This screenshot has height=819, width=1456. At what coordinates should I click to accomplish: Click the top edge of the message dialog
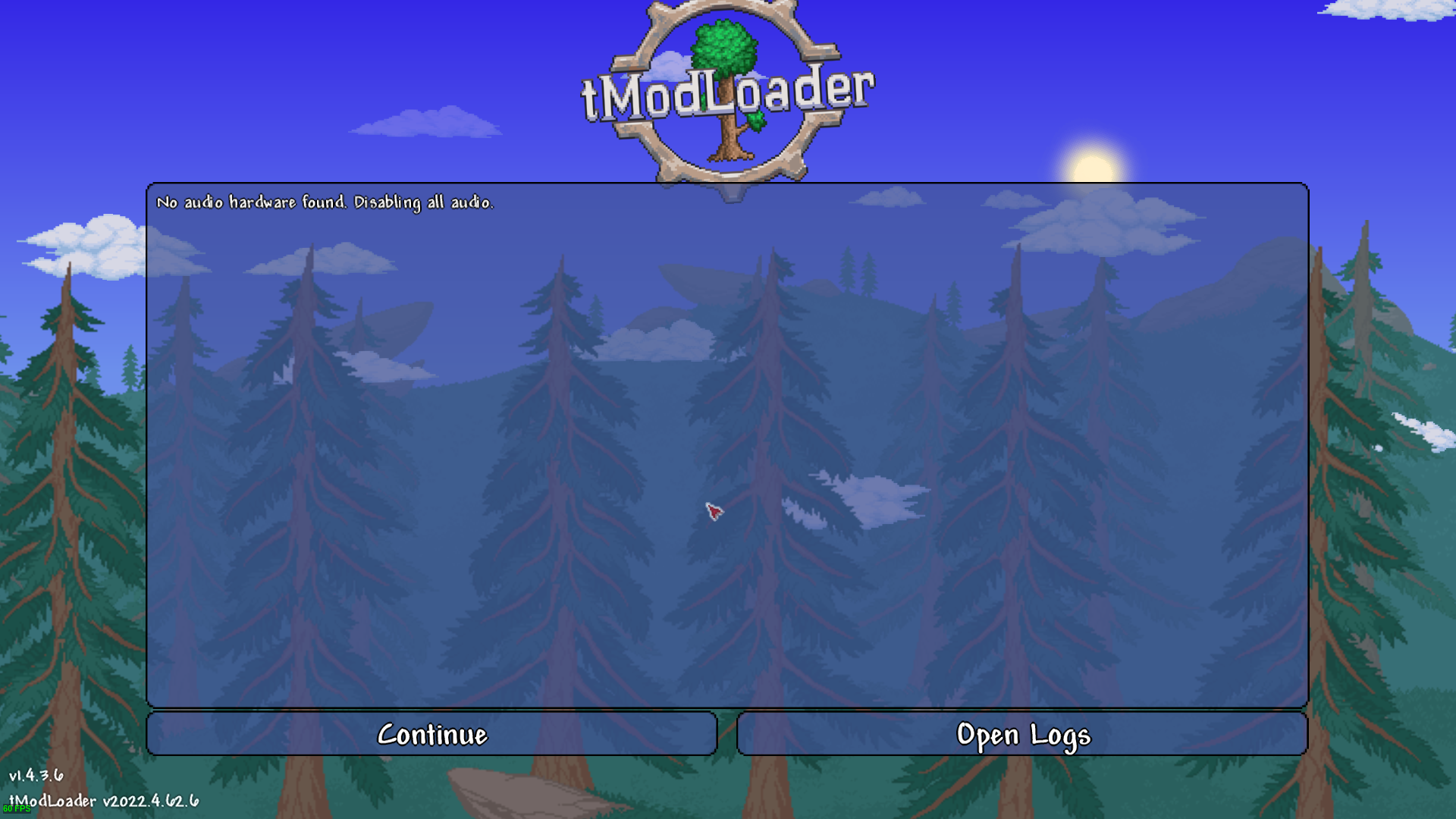pyautogui.click(x=728, y=182)
